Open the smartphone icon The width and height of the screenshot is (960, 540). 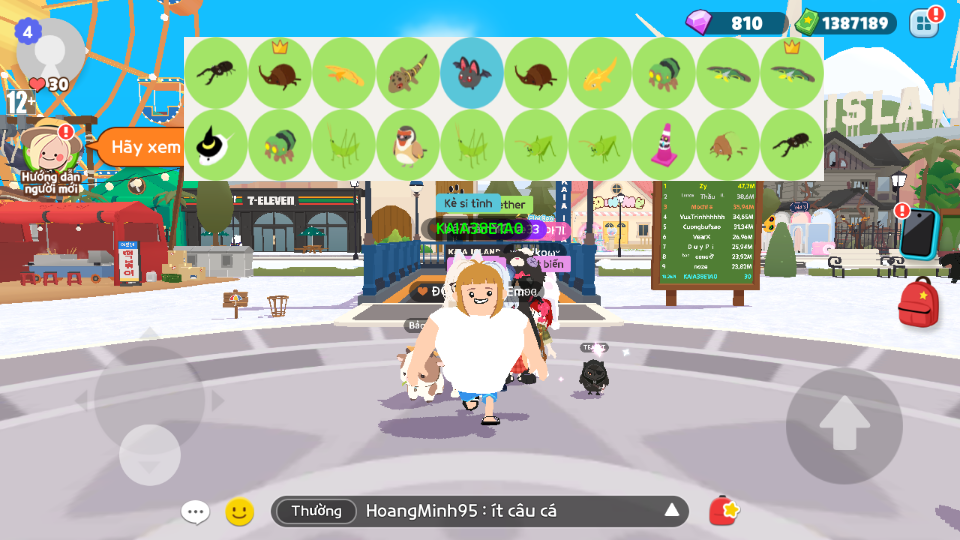coord(919,234)
